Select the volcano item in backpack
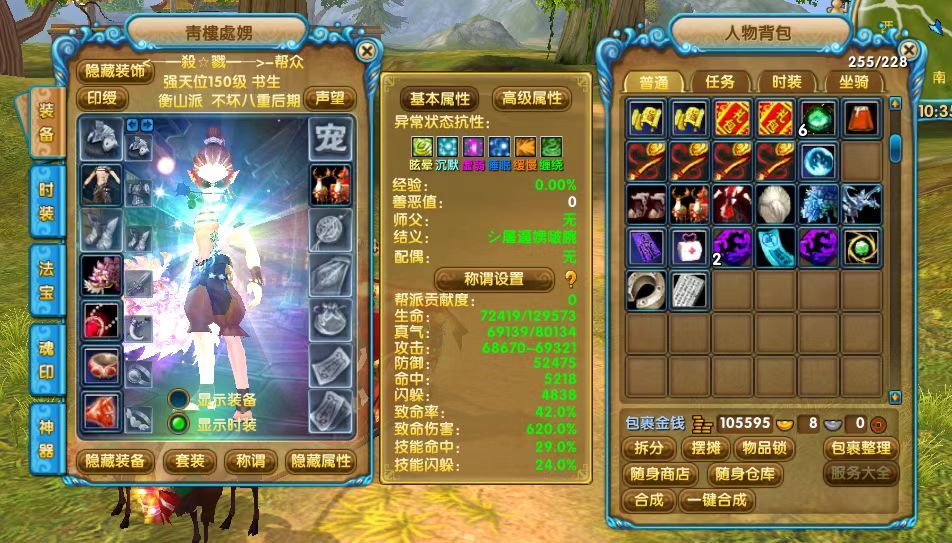 861,117
